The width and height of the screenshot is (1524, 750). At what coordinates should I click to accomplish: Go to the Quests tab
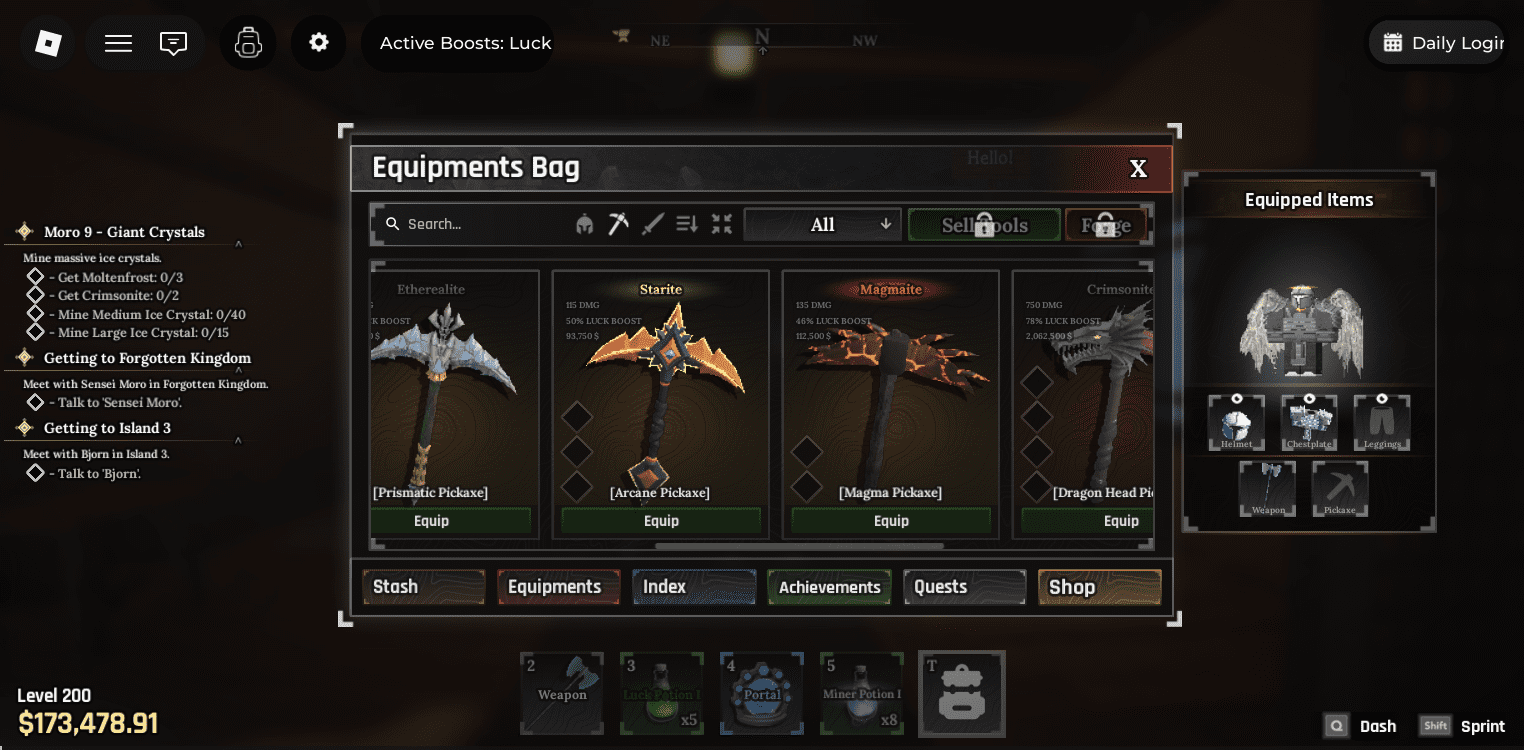(964, 587)
